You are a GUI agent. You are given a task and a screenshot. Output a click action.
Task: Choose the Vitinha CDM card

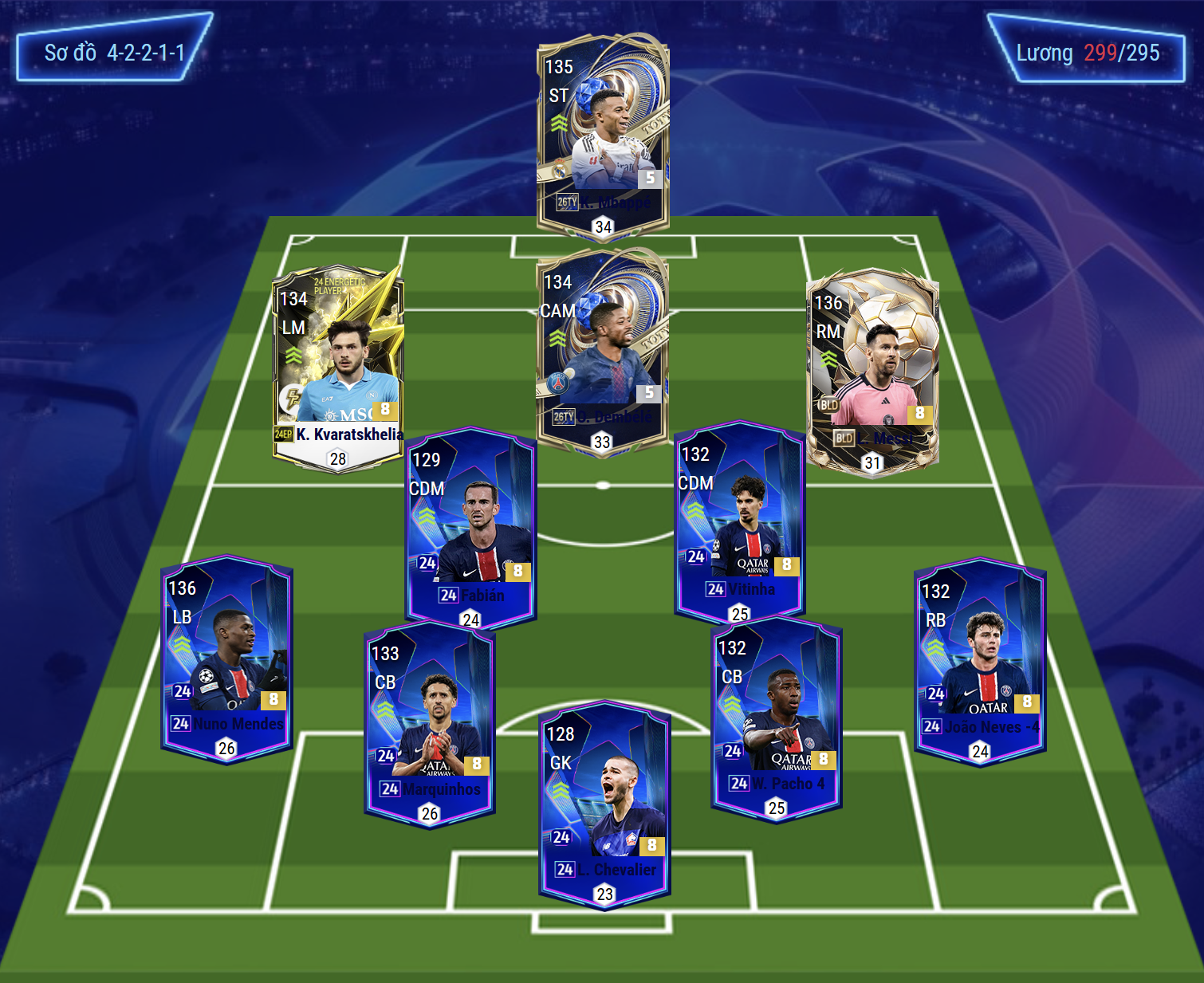(739, 521)
